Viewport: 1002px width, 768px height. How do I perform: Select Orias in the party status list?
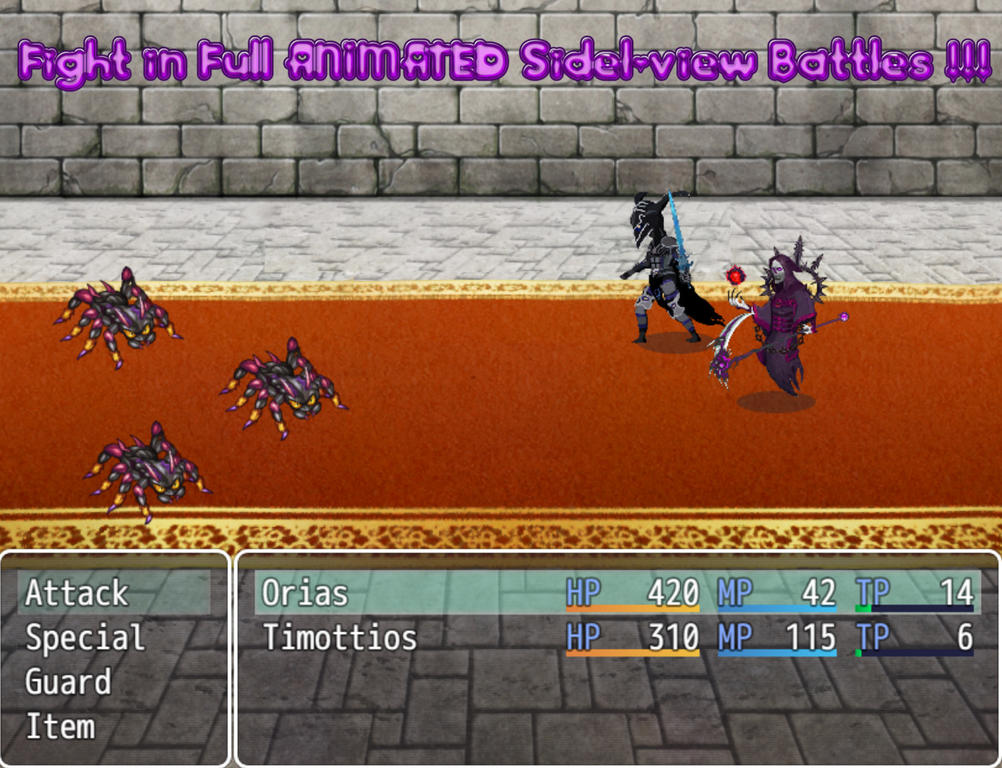[305, 593]
